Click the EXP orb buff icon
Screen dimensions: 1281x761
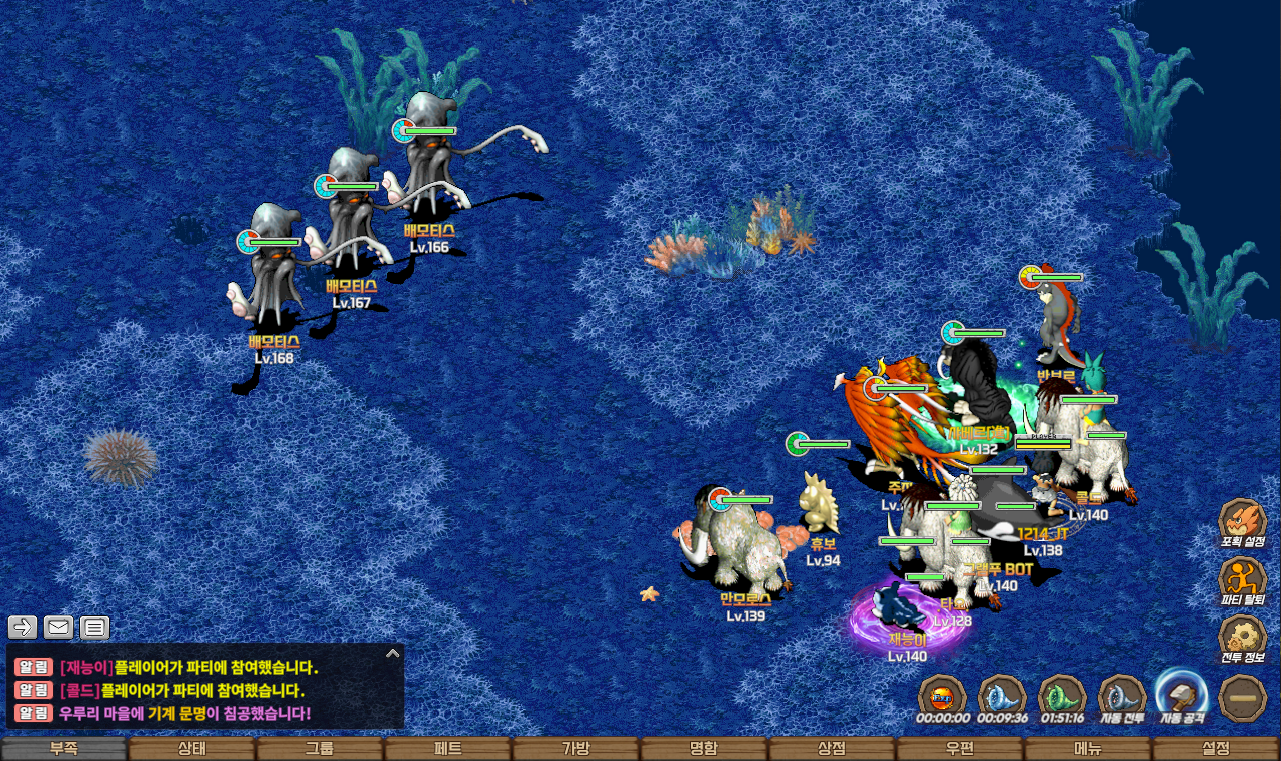(943, 696)
